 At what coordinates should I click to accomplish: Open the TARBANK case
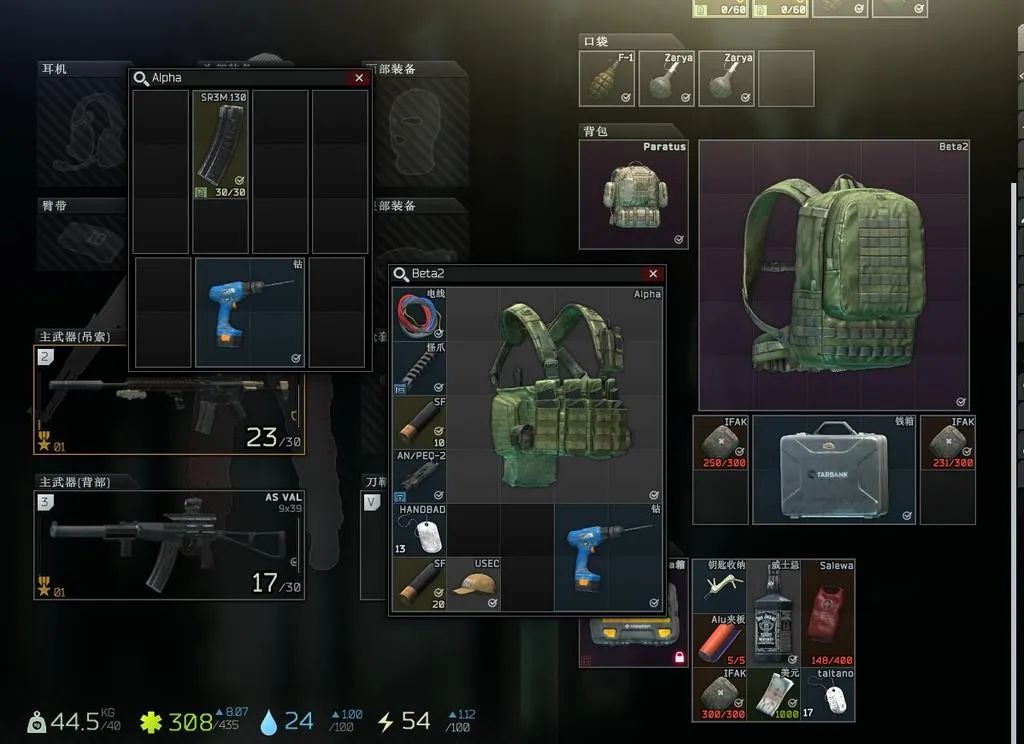coord(834,470)
